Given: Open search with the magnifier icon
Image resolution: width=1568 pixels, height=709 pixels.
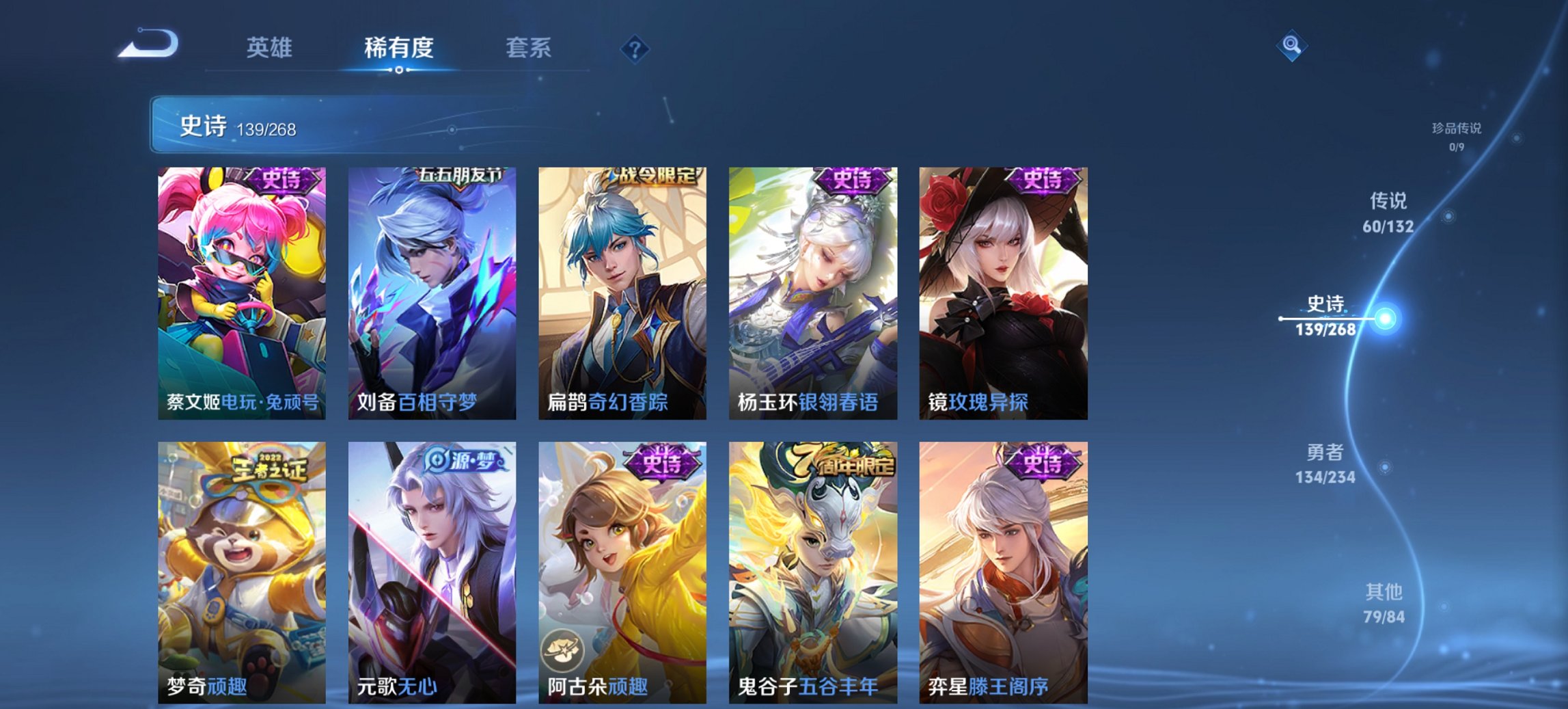Looking at the screenshot, I should pos(1291,46).
